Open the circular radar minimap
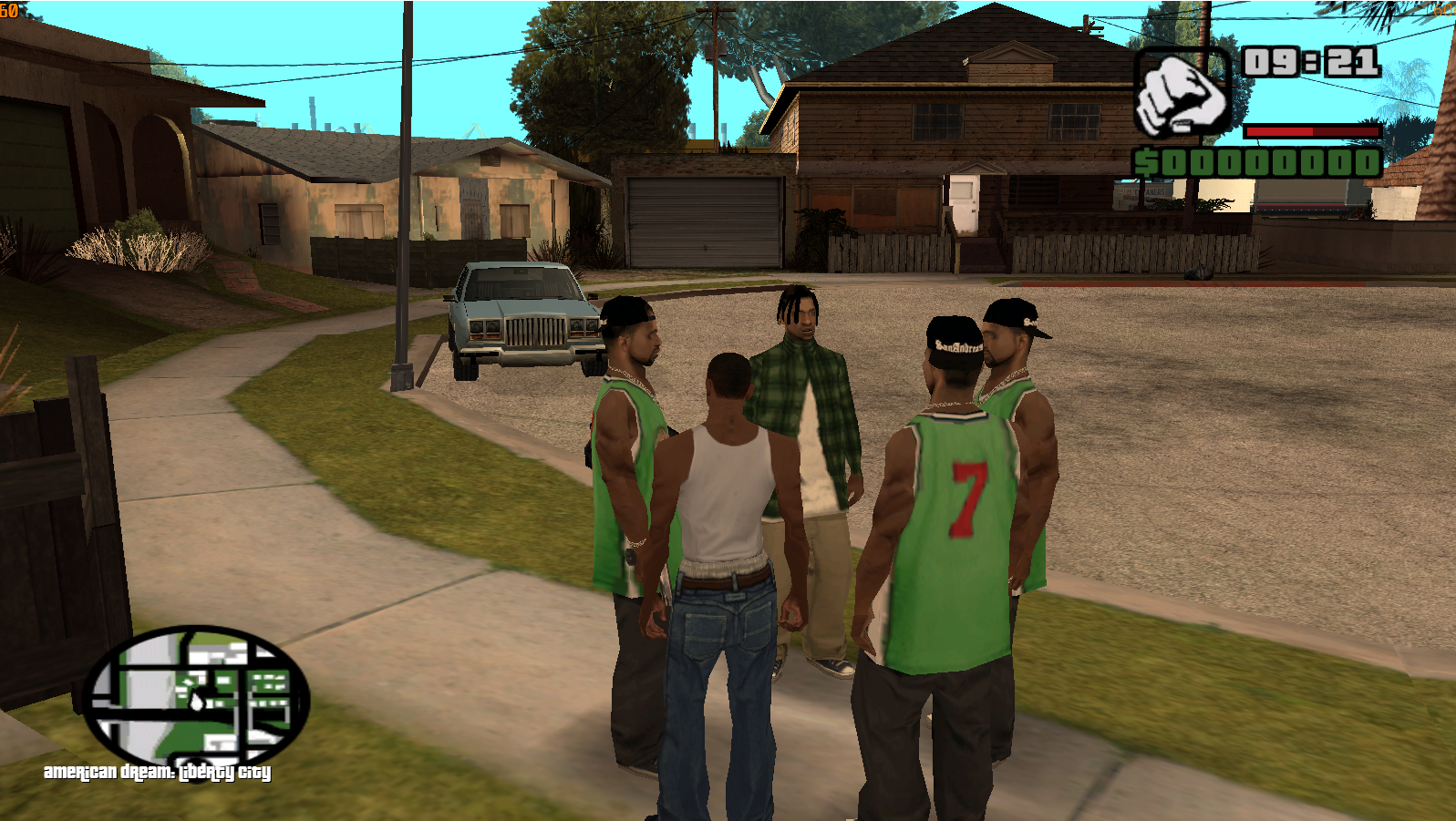Screen dimensions: 1456x821 click(195, 699)
